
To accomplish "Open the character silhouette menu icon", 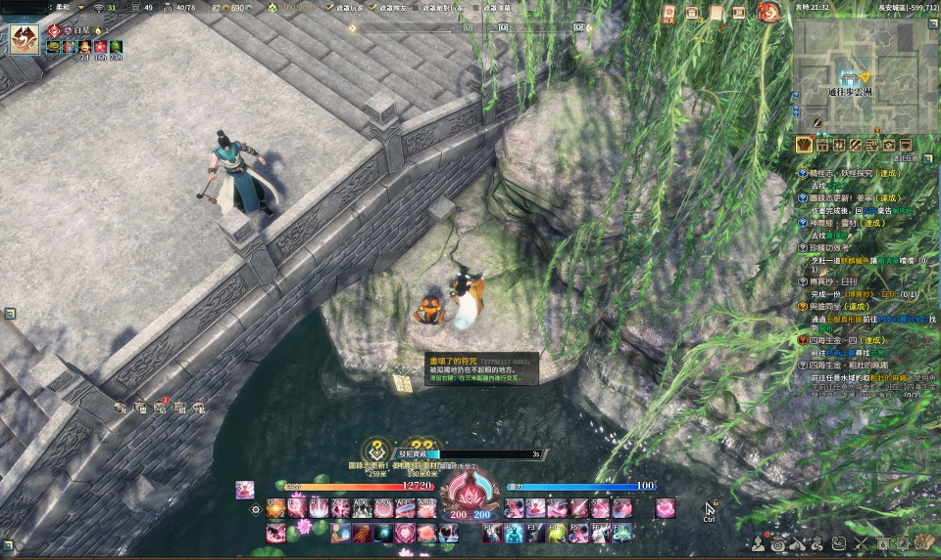I will click(x=759, y=544).
